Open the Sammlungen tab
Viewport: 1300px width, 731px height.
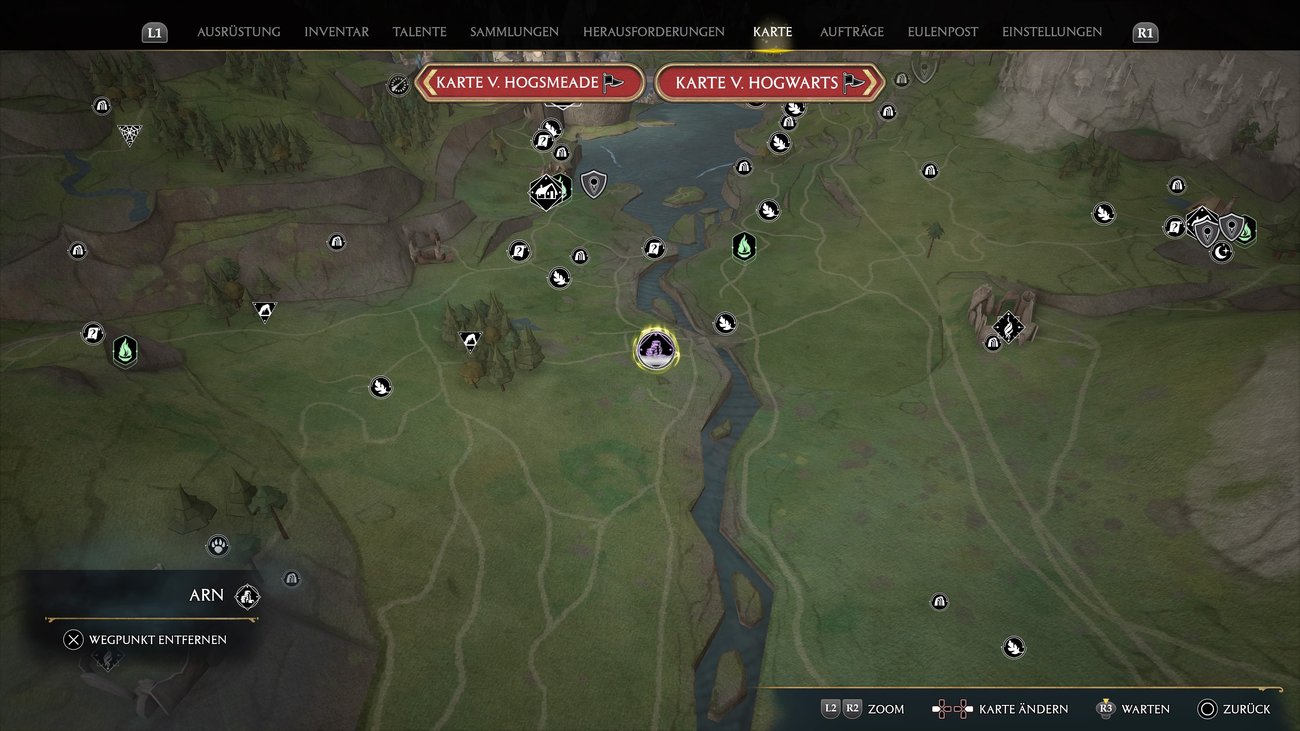coord(514,32)
